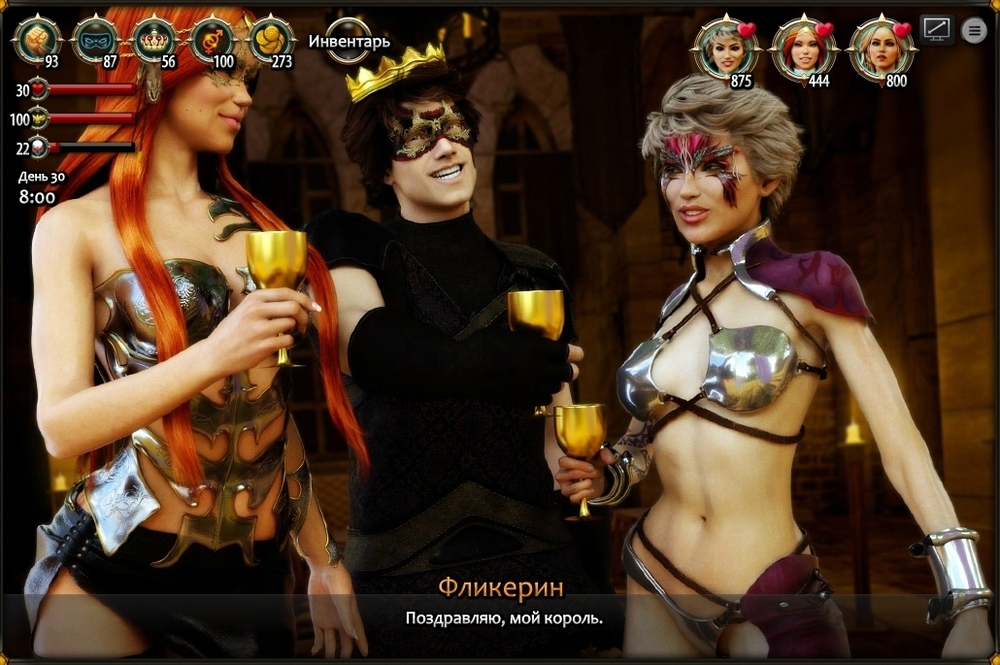Open the short-haired blonde companion portrait
The width and height of the screenshot is (1000, 665).
[x=726, y=46]
